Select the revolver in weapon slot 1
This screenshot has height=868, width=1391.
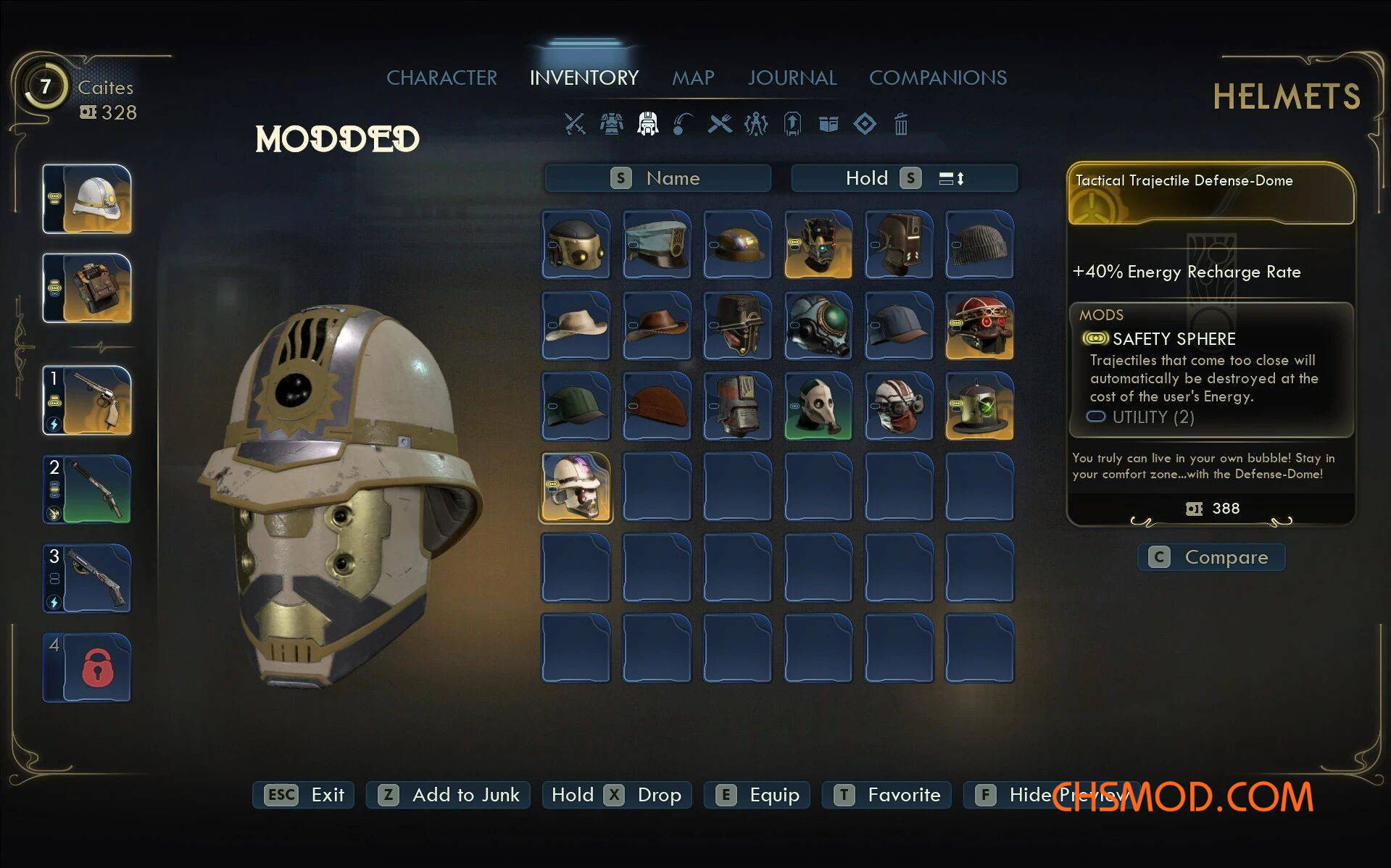point(88,401)
